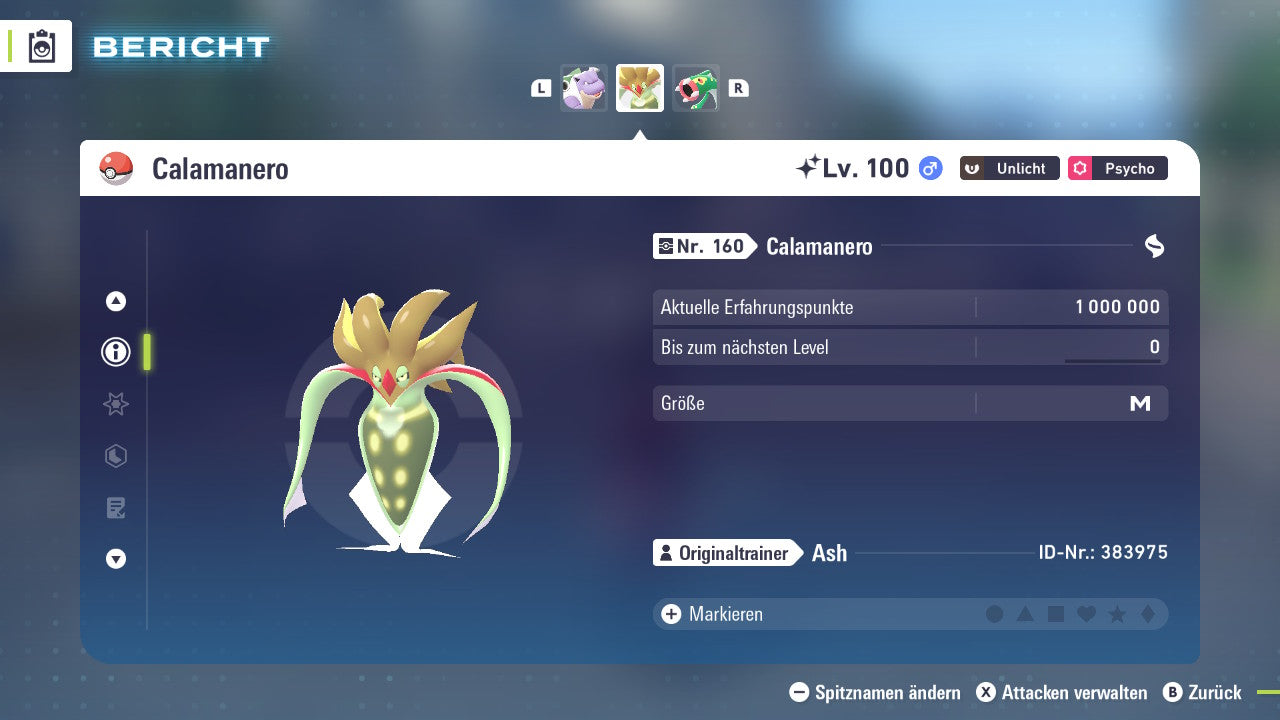1280x720 pixels.
Task: Toggle the heart mark in Markieren row
Action: click(x=1086, y=614)
